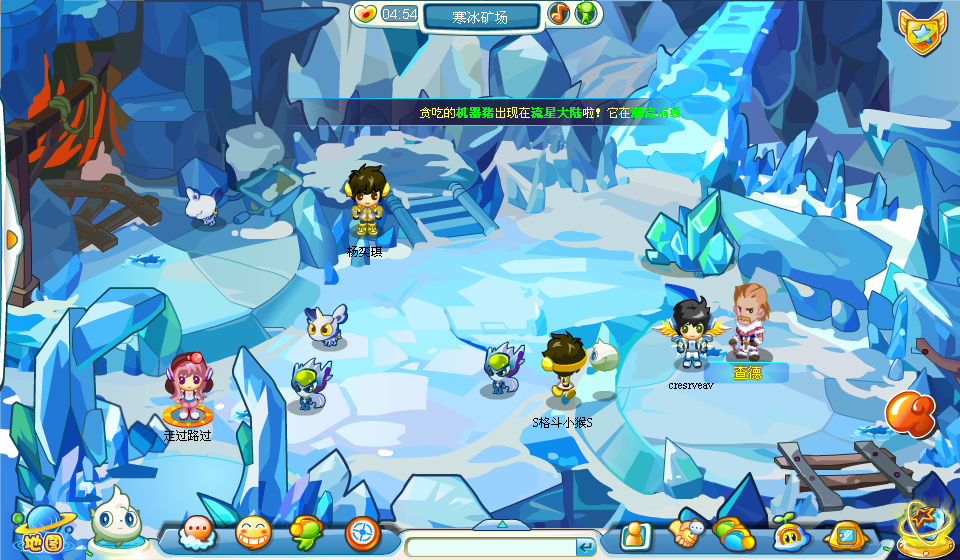The width and height of the screenshot is (960, 560).
Task: Toggle the music note sound button
Action: (559, 14)
